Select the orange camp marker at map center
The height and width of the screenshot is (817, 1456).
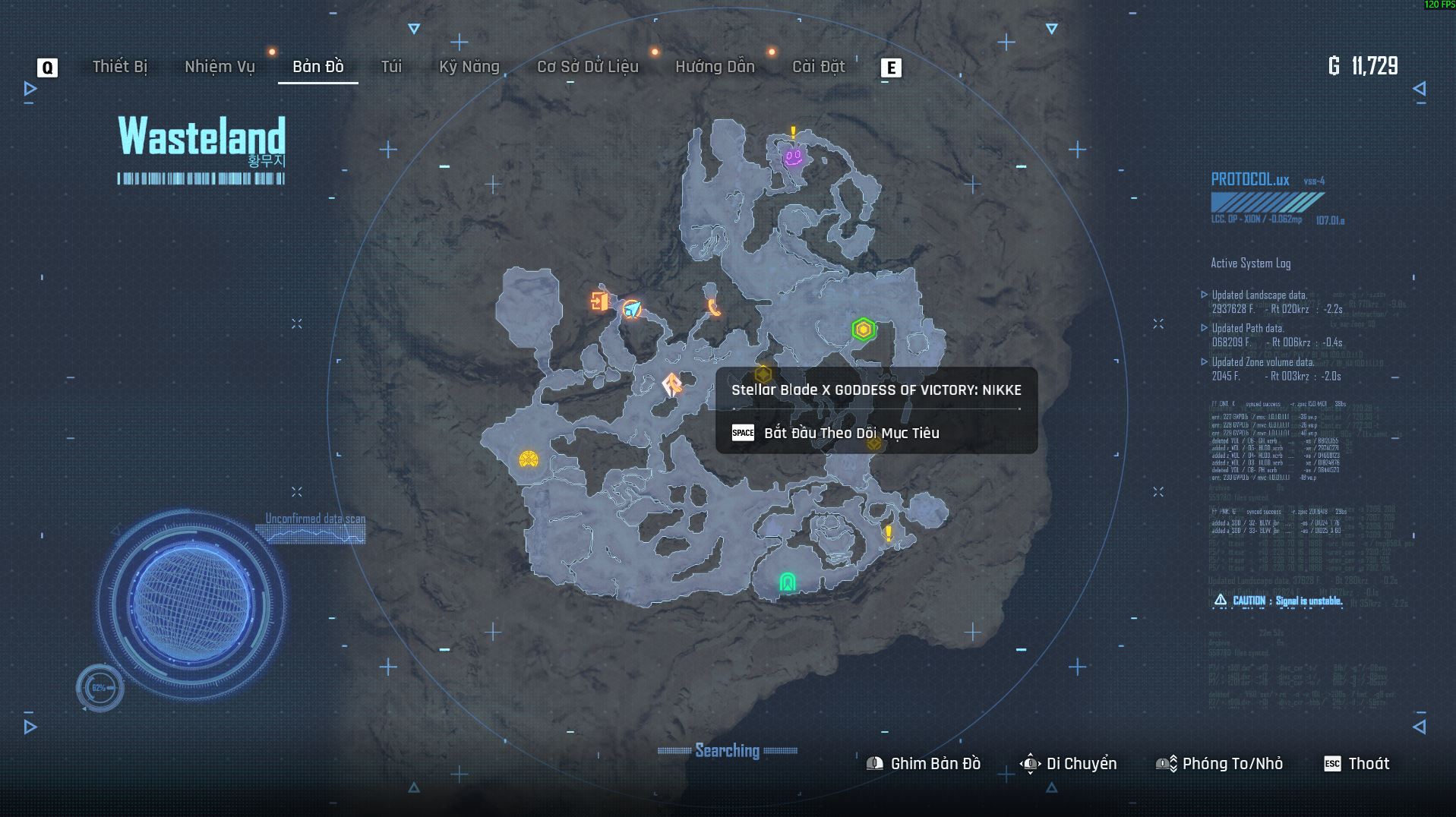pyautogui.click(x=672, y=385)
